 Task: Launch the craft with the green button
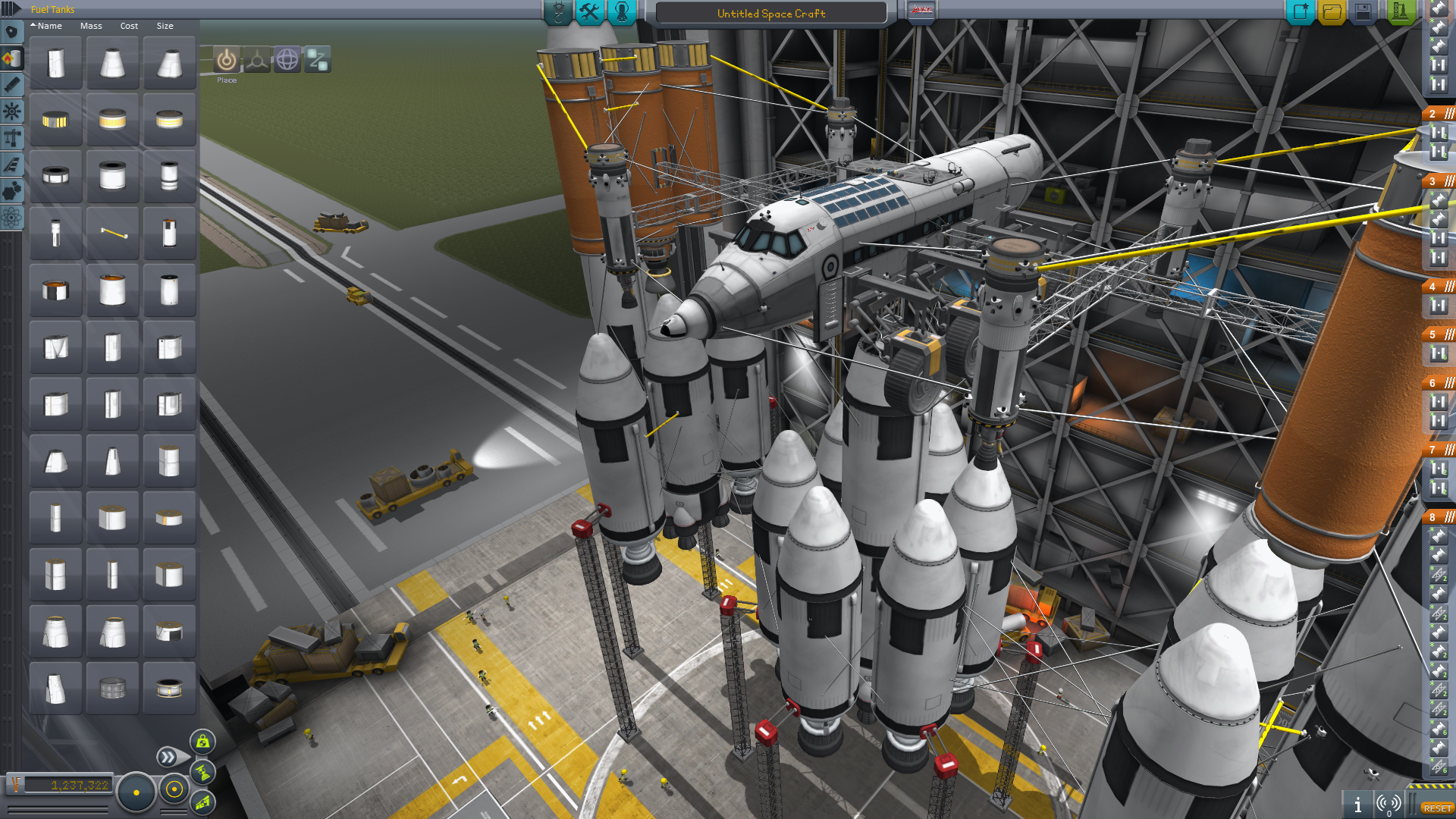[1399, 12]
